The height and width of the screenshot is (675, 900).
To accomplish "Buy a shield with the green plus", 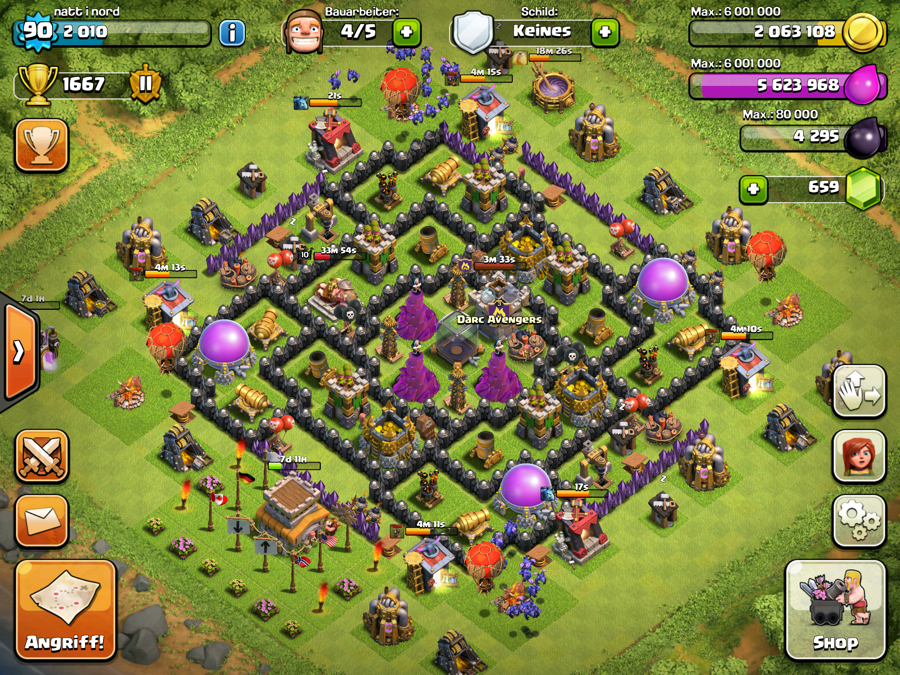I will (x=604, y=32).
